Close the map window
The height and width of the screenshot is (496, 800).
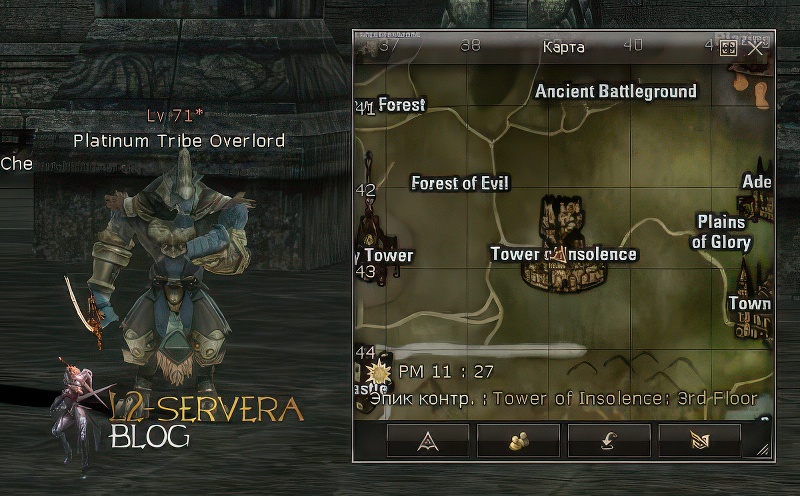coord(756,47)
